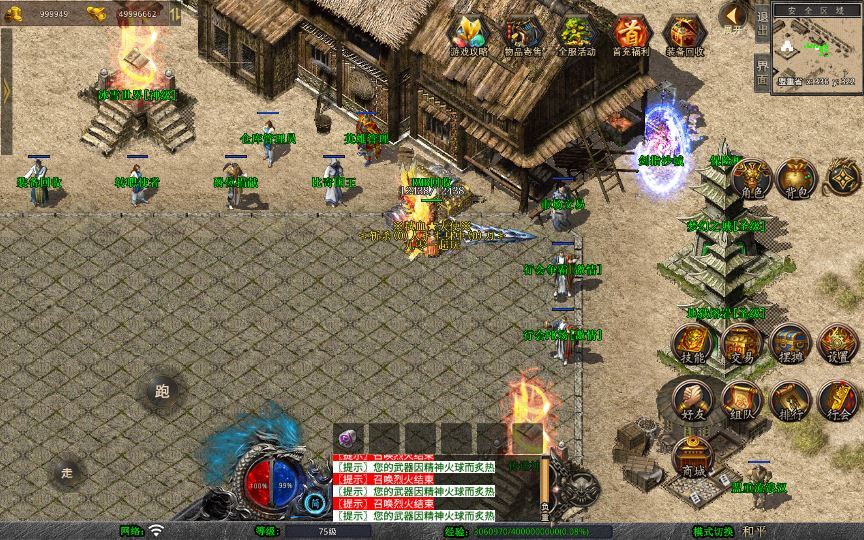Open the 好友 friends list
The height and width of the screenshot is (540, 864).
(x=692, y=399)
